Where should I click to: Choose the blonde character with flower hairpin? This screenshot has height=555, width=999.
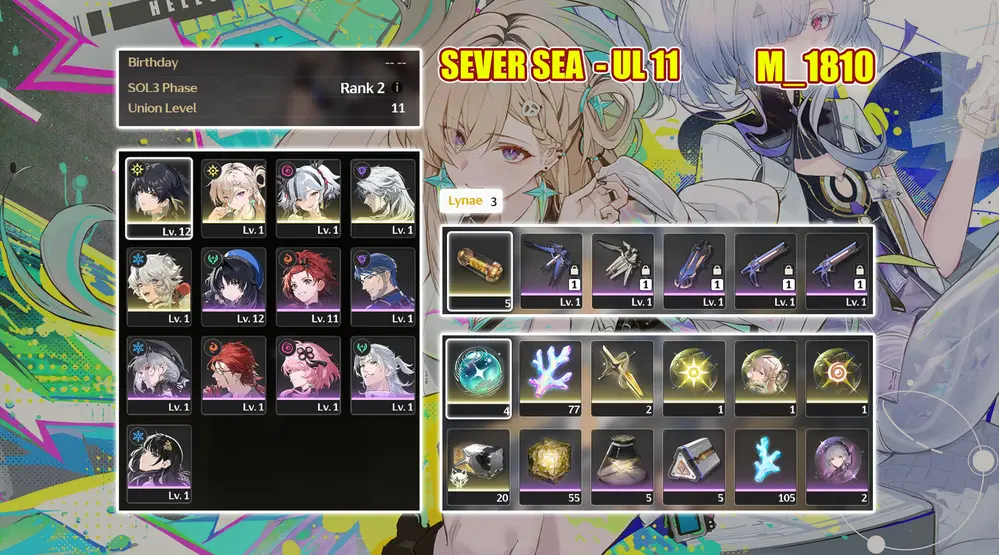(x=233, y=197)
